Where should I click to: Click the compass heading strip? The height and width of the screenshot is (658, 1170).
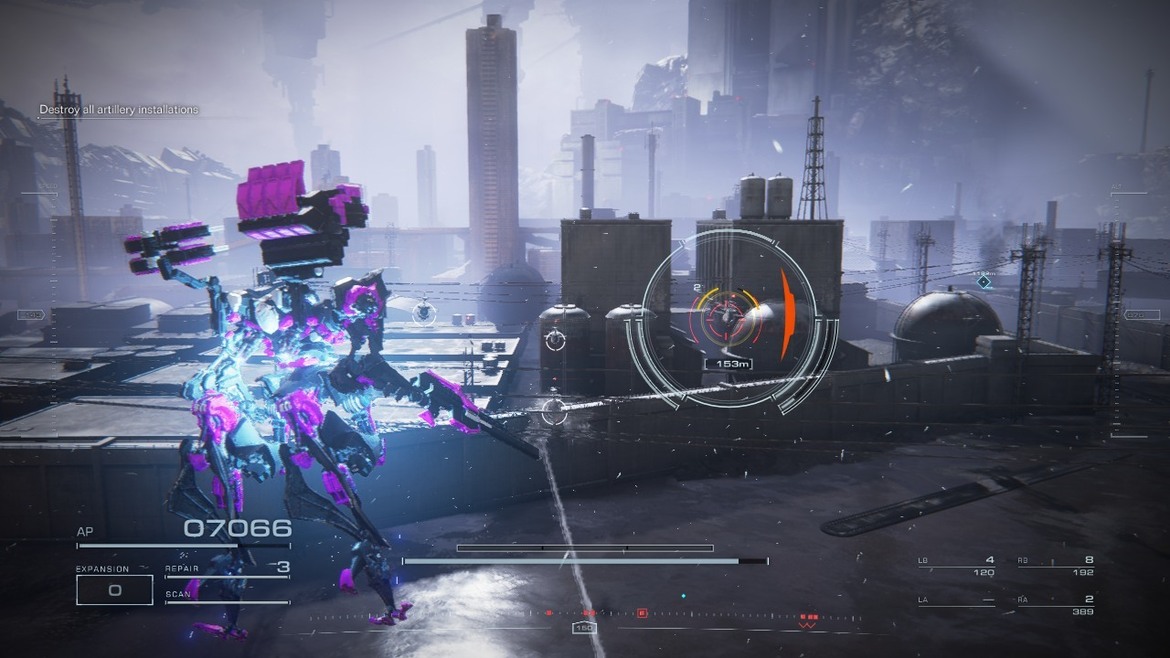tap(585, 616)
